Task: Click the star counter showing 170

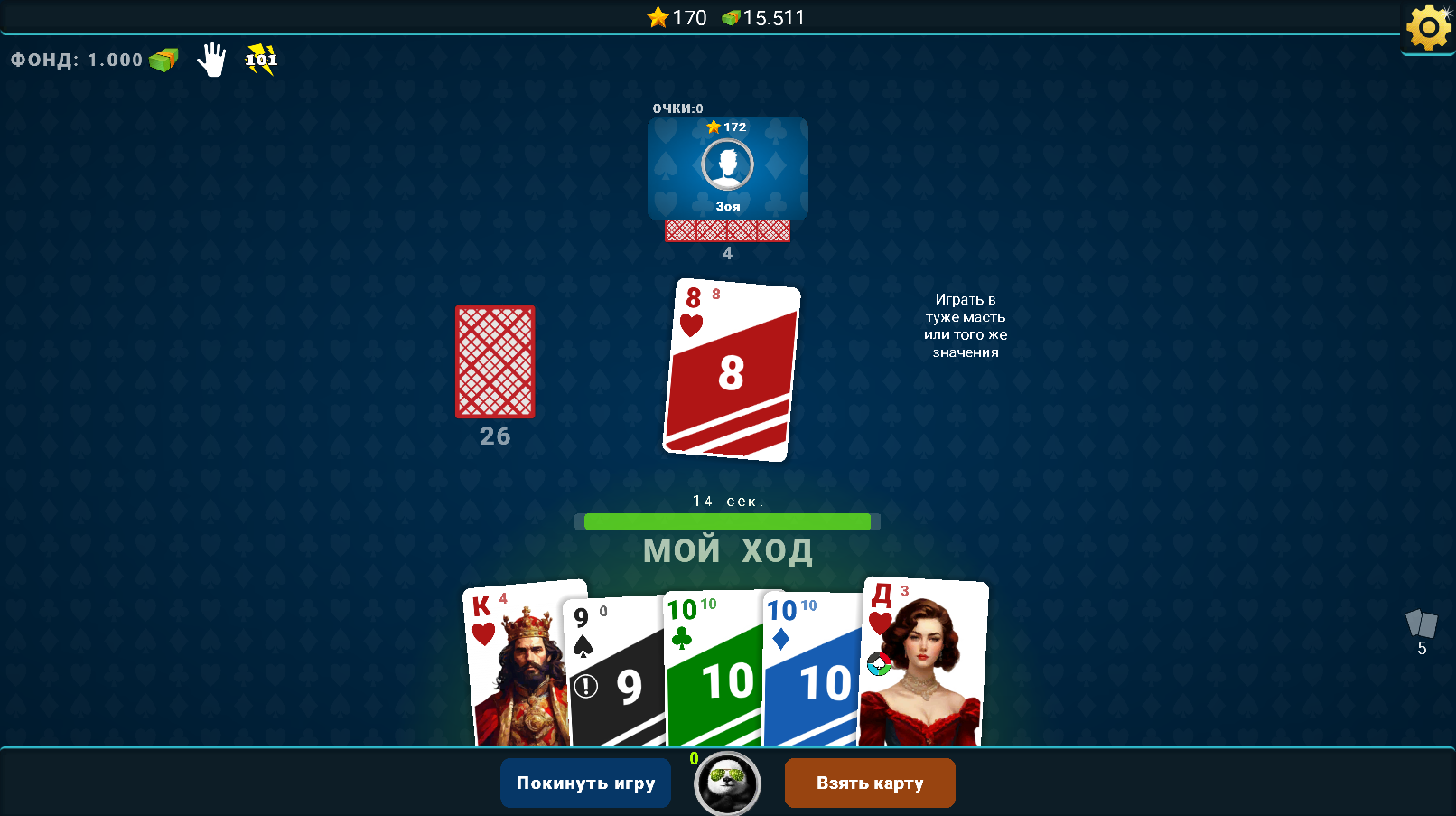Action: tap(678, 17)
